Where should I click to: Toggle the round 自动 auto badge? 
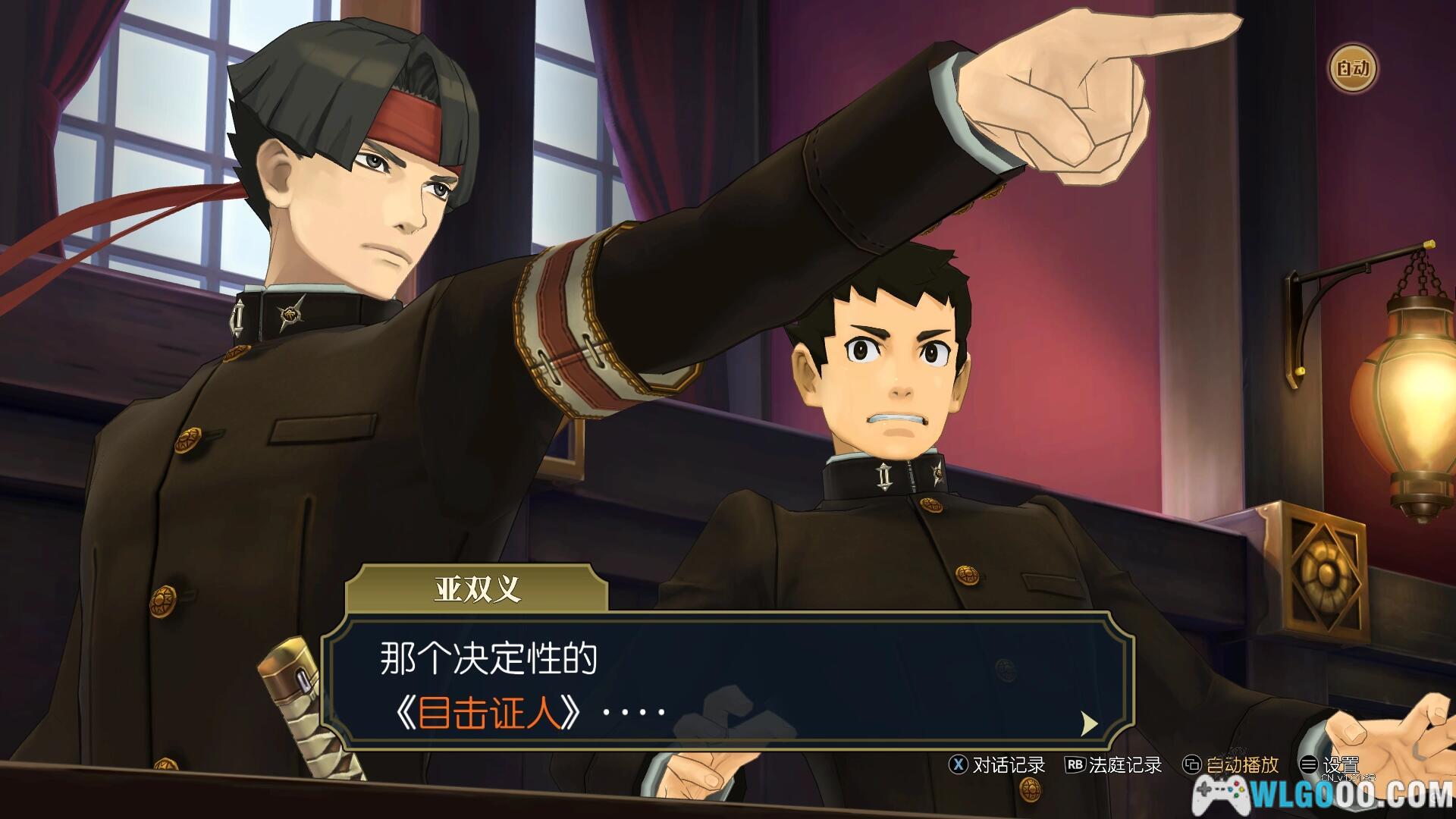(1352, 69)
